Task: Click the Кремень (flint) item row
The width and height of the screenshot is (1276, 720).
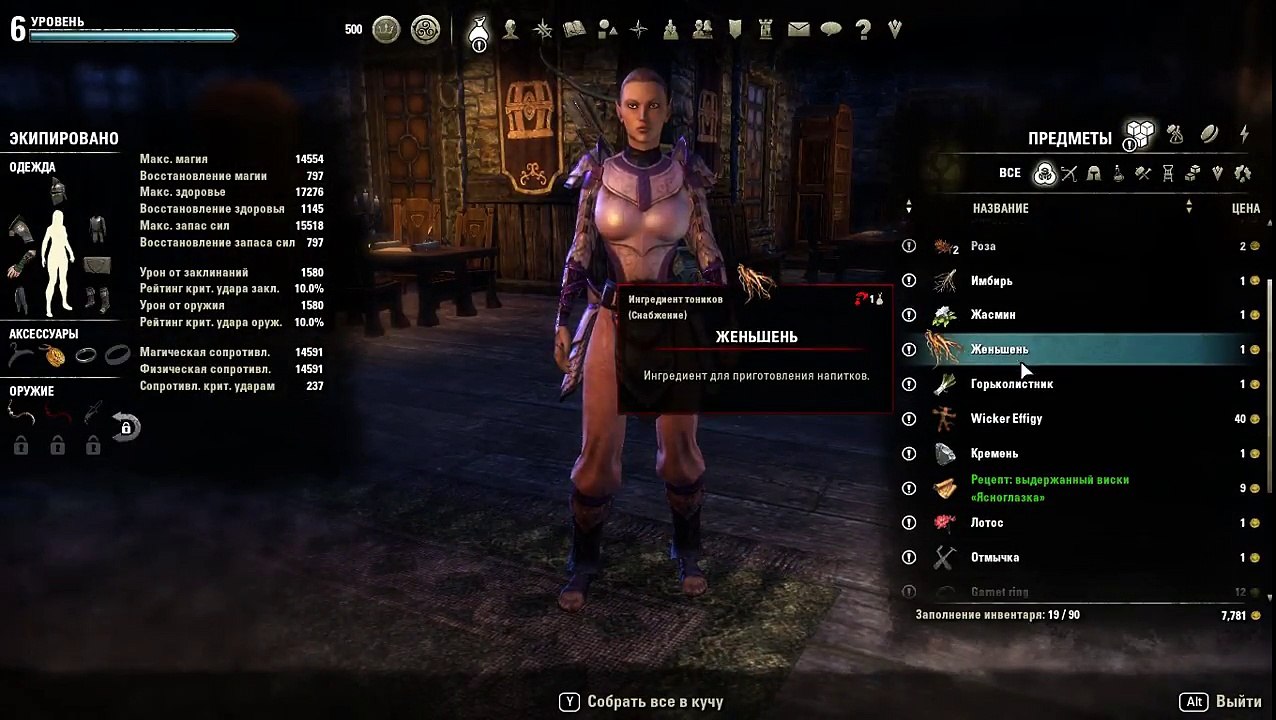Action: 994,454
